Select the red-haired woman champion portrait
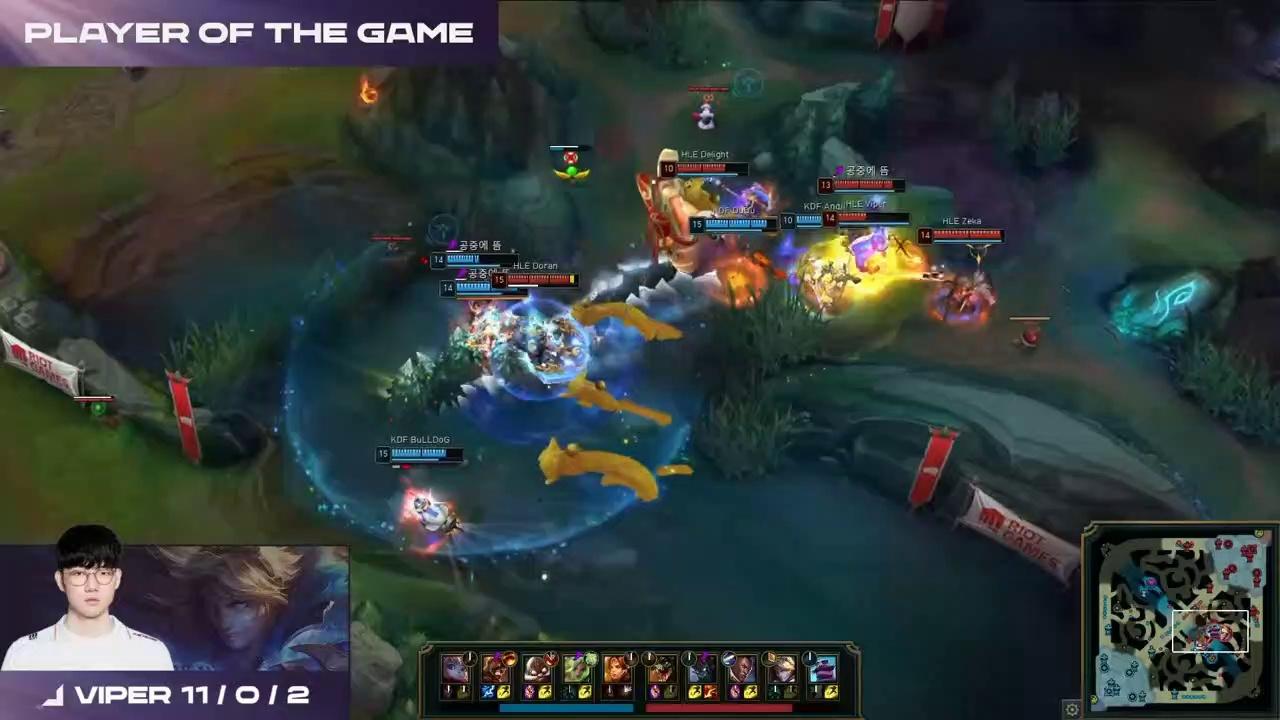The height and width of the screenshot is (720, 1280). click(x=617, y=668)
